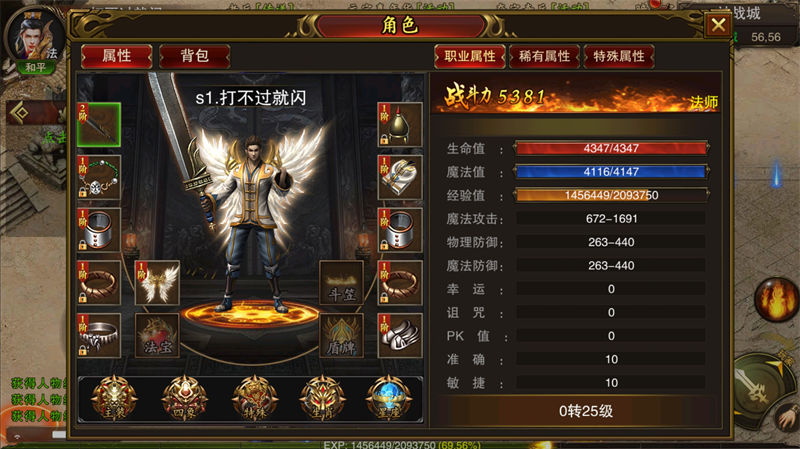Open the 主装 equipment category
The height and width of the screenshot is (449, 800).
(x=115, y=395)
